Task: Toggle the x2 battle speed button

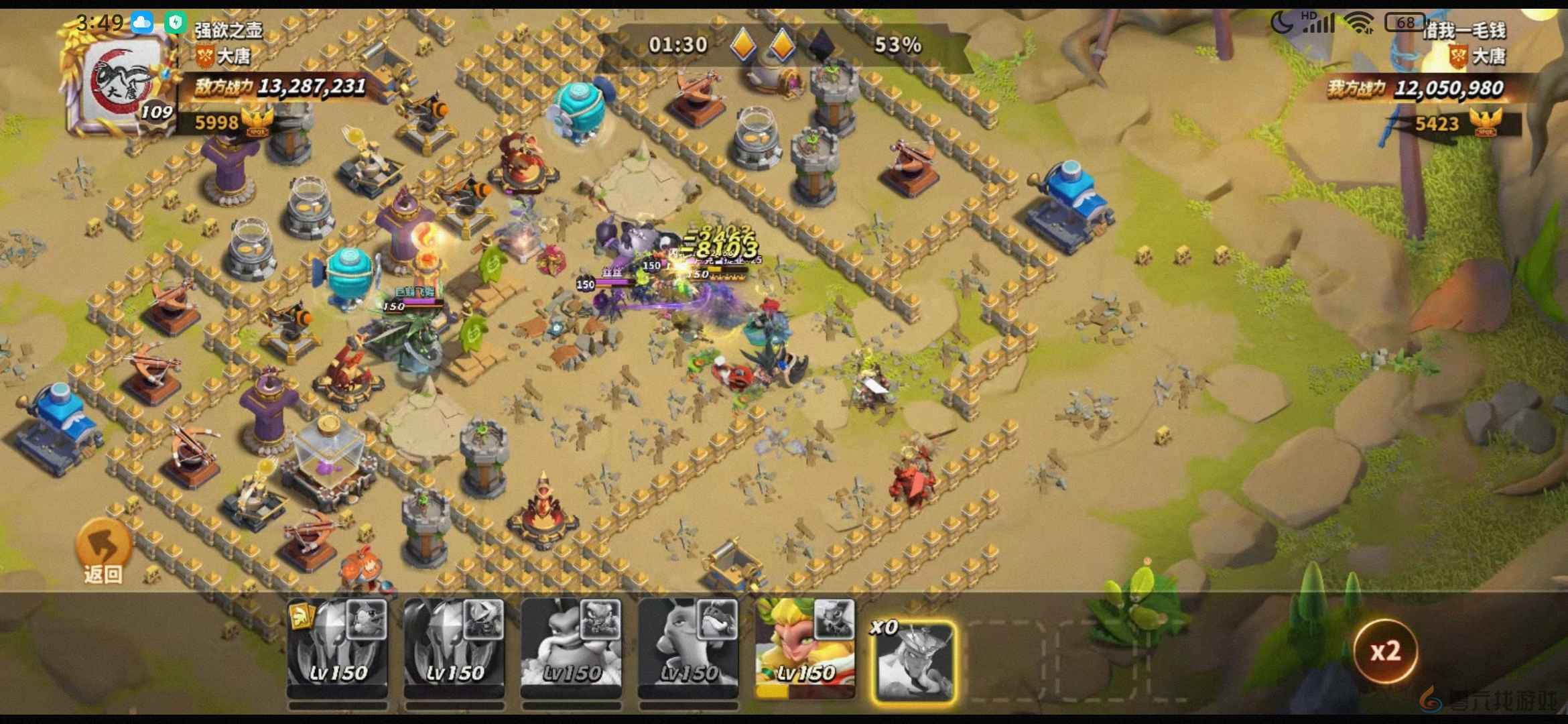Action: (1385, 651)
